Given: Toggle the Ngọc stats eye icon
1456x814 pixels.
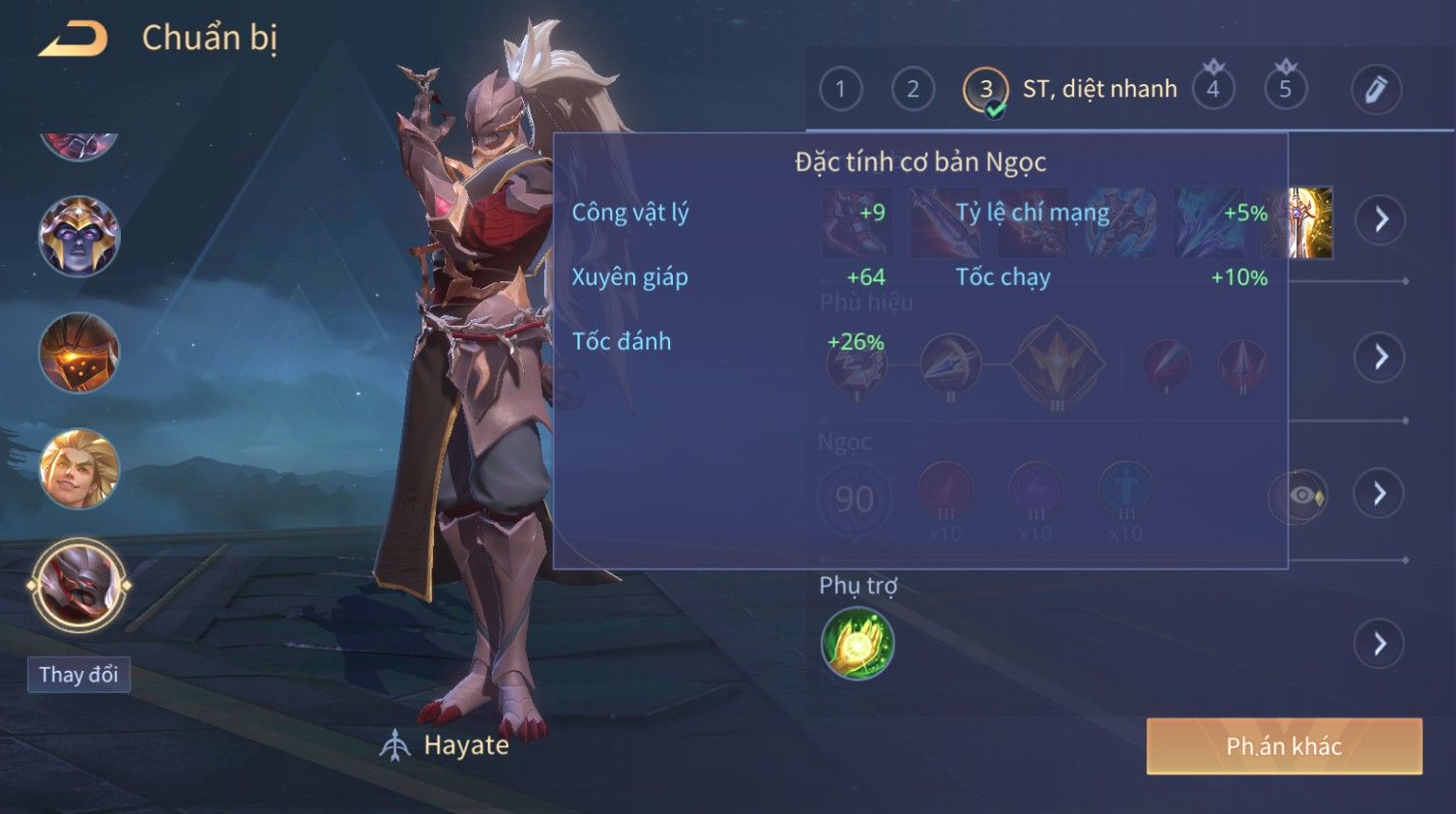Looking at the screenshot, I should tap(1301, 496).
